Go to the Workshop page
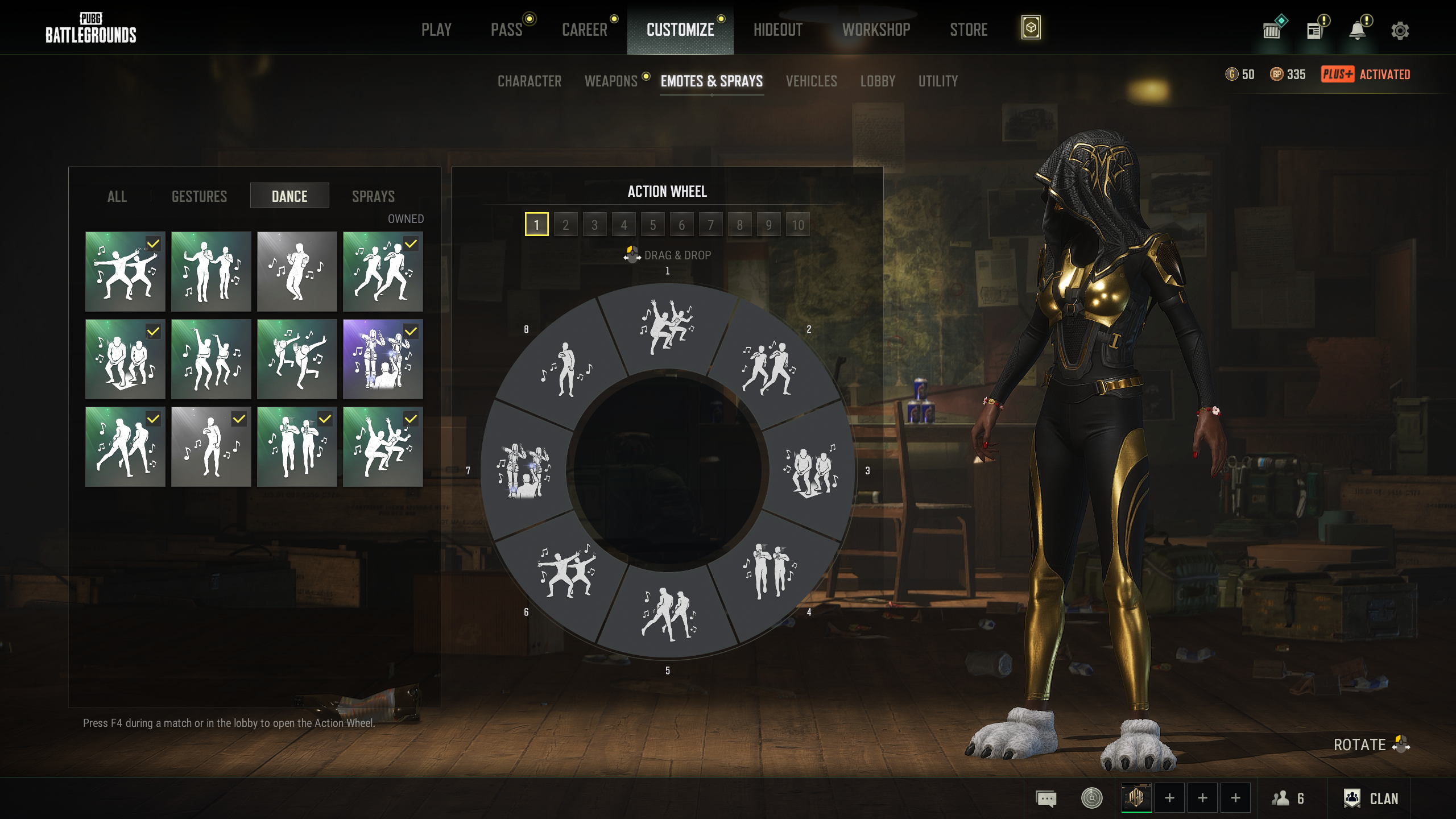Screen dimensions: 1456x819 [x=876, y=30]
